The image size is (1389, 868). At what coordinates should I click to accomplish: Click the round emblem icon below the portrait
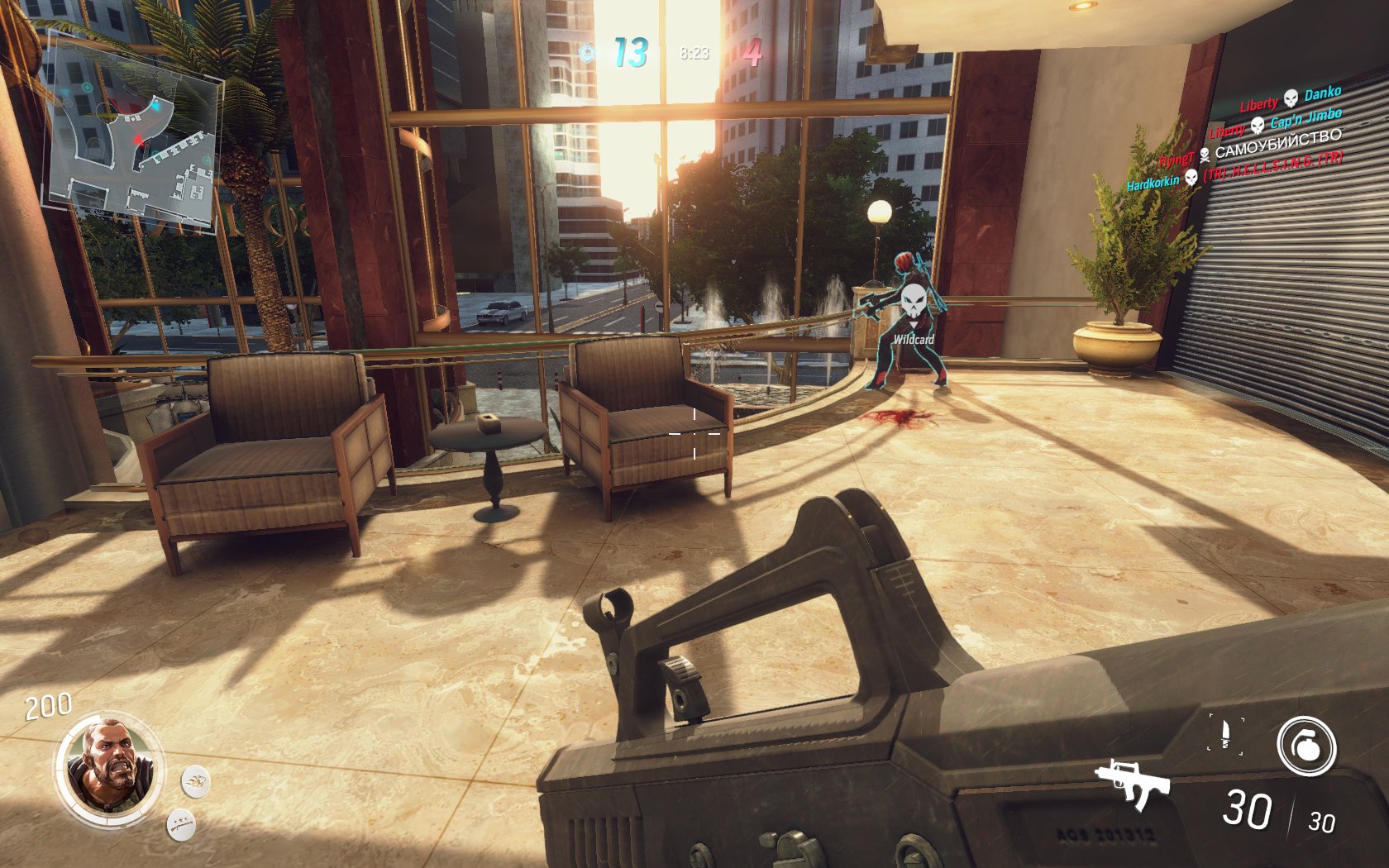195,781
